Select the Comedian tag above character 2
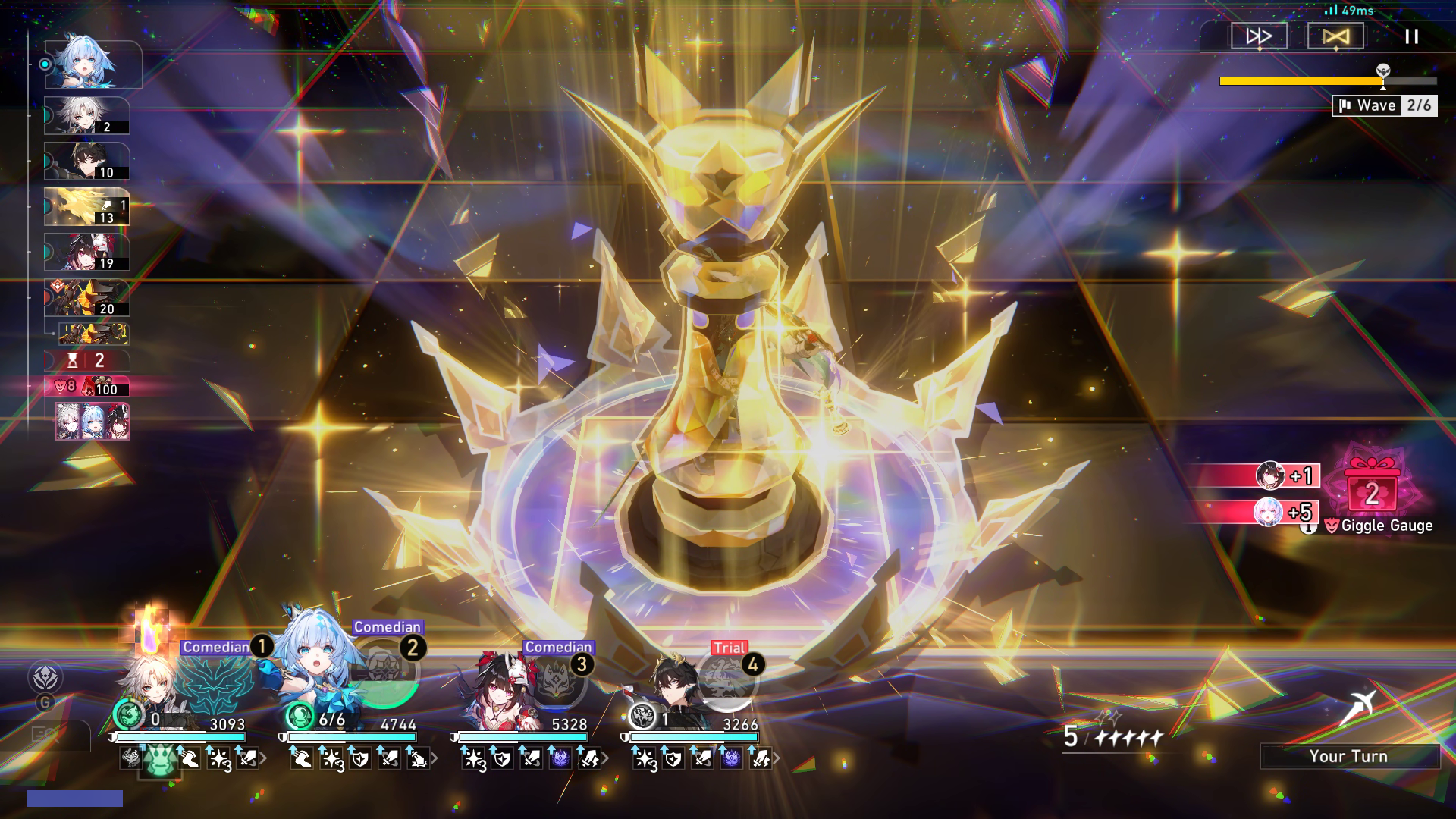The width and height of the screenshot is (1456, 819). (x=387, y=627)
